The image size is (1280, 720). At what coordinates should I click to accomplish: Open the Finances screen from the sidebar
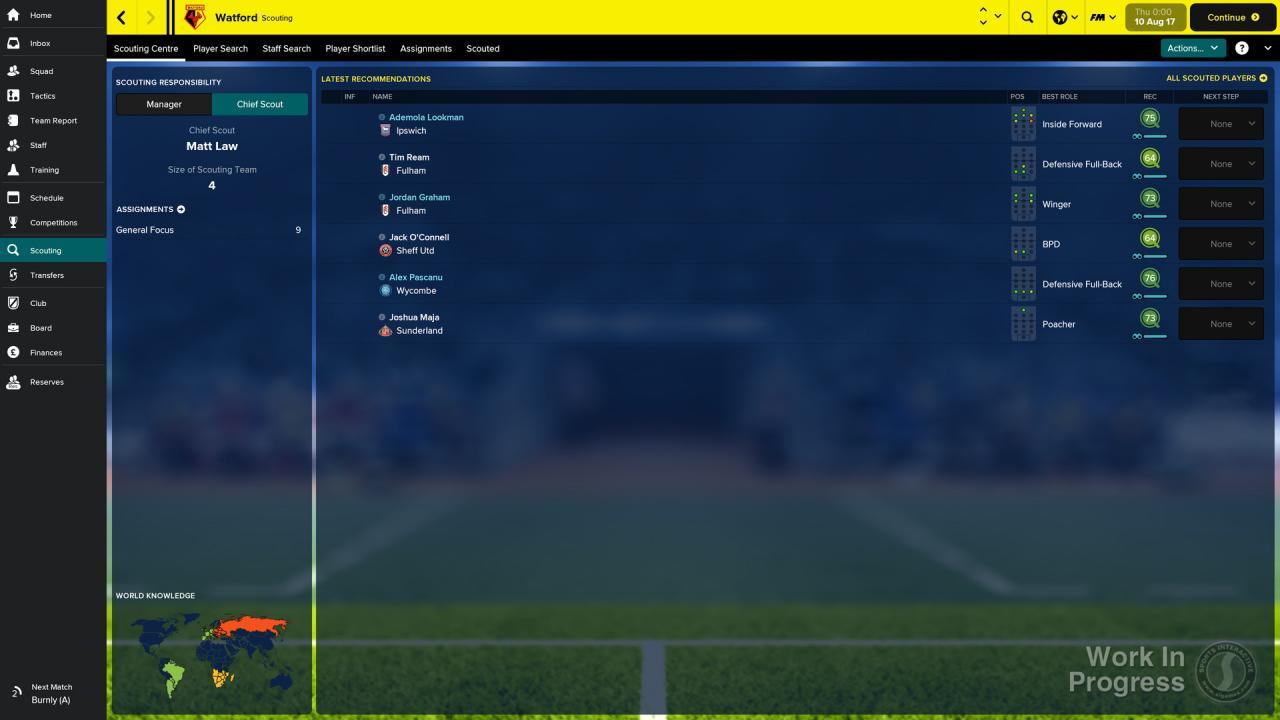point(46,352)
